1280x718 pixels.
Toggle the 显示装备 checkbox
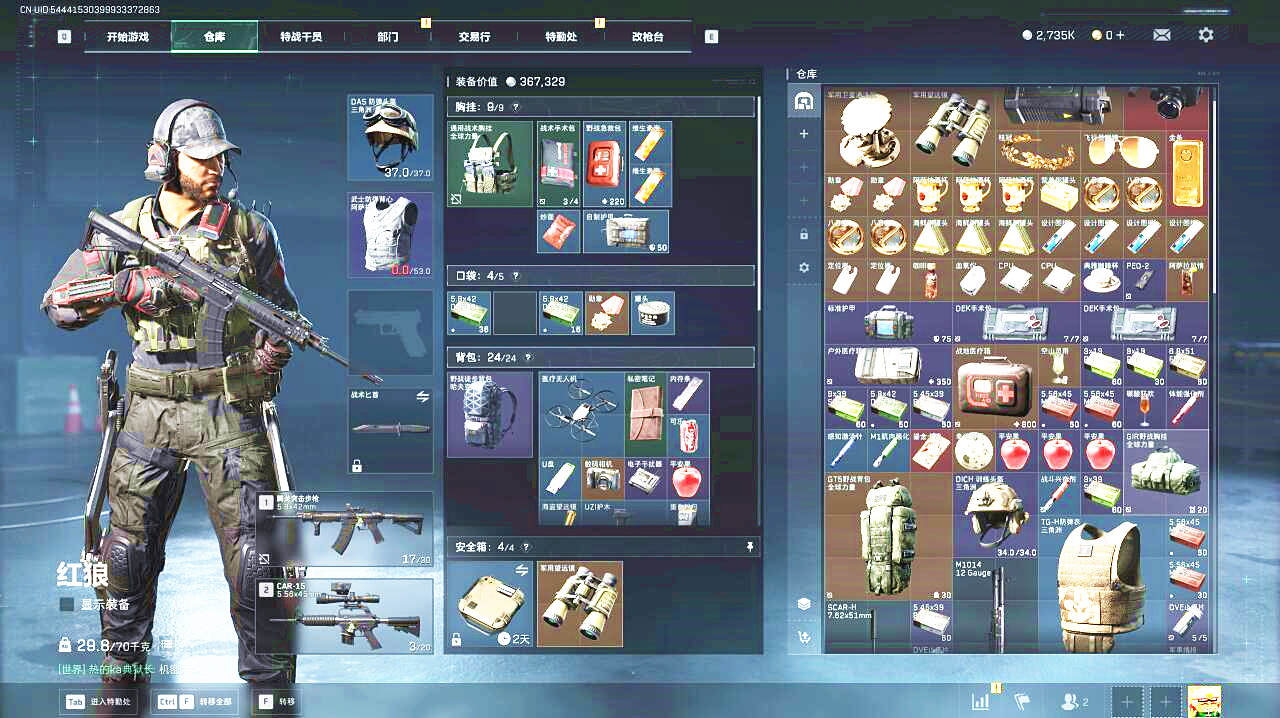point(67,604)
